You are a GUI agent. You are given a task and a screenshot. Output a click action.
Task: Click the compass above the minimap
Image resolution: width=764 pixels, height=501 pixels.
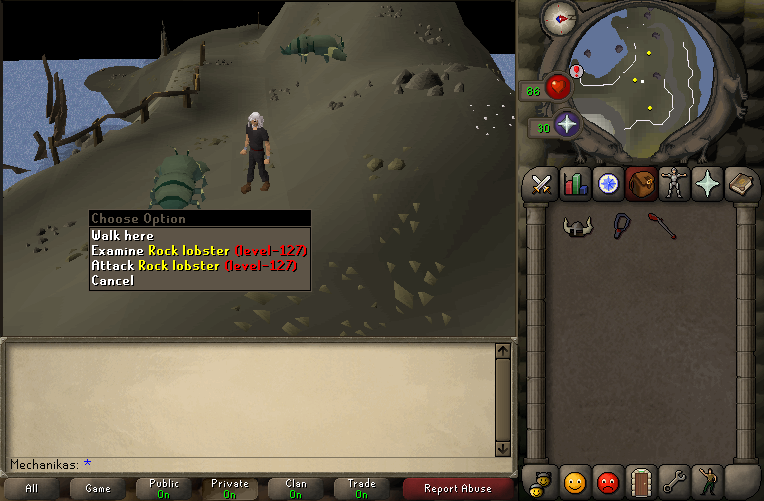(x=560, y=17)
